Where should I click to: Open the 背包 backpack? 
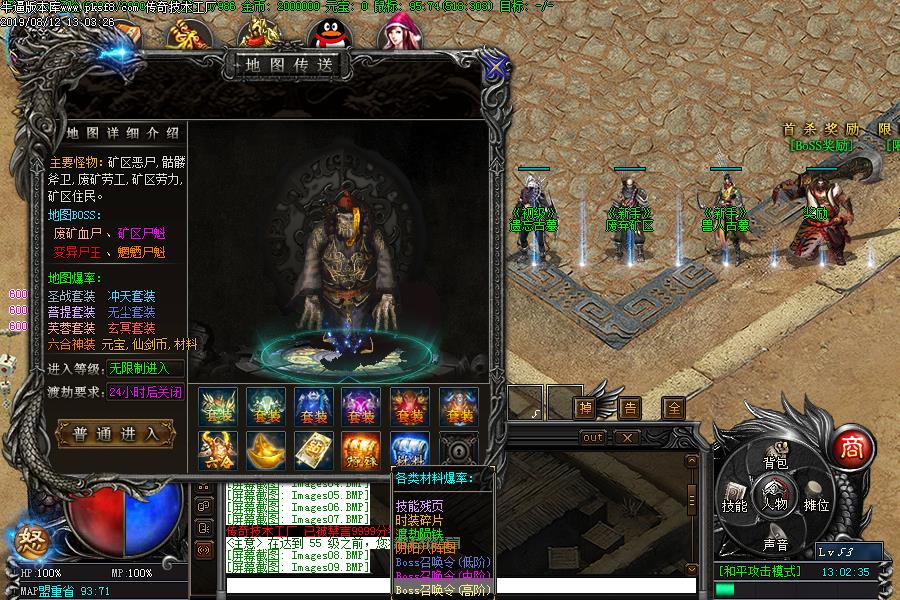775,463
